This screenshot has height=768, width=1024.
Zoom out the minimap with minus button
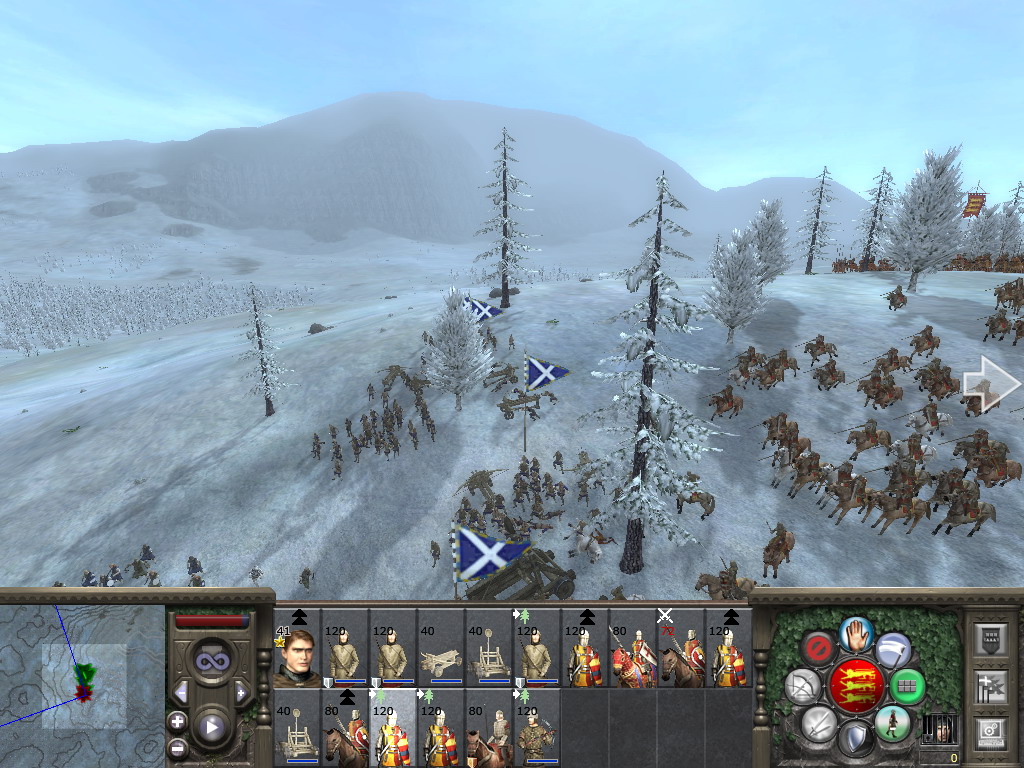coord(177,746)
